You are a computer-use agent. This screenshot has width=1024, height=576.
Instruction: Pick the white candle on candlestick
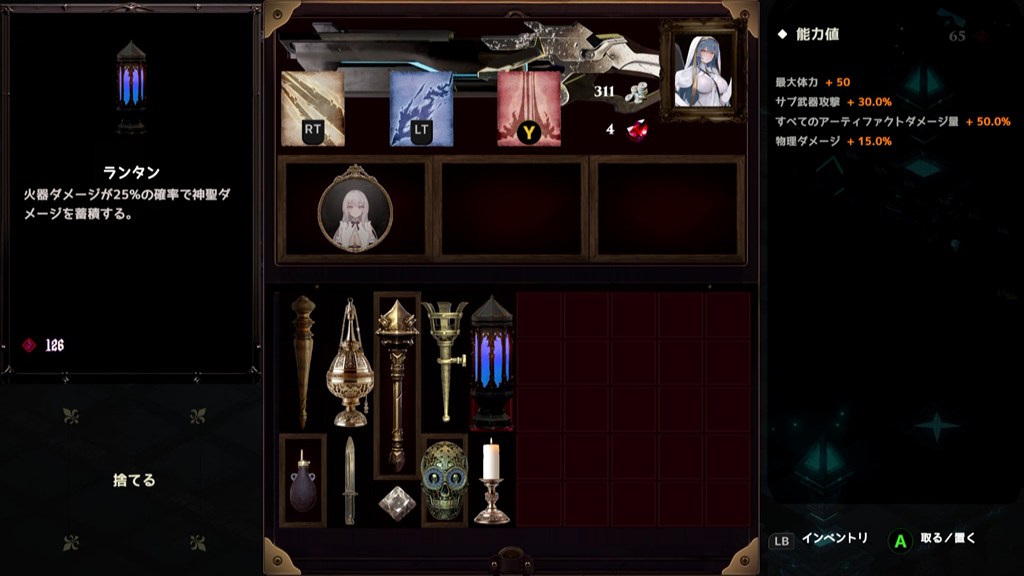tap(491, 482)
